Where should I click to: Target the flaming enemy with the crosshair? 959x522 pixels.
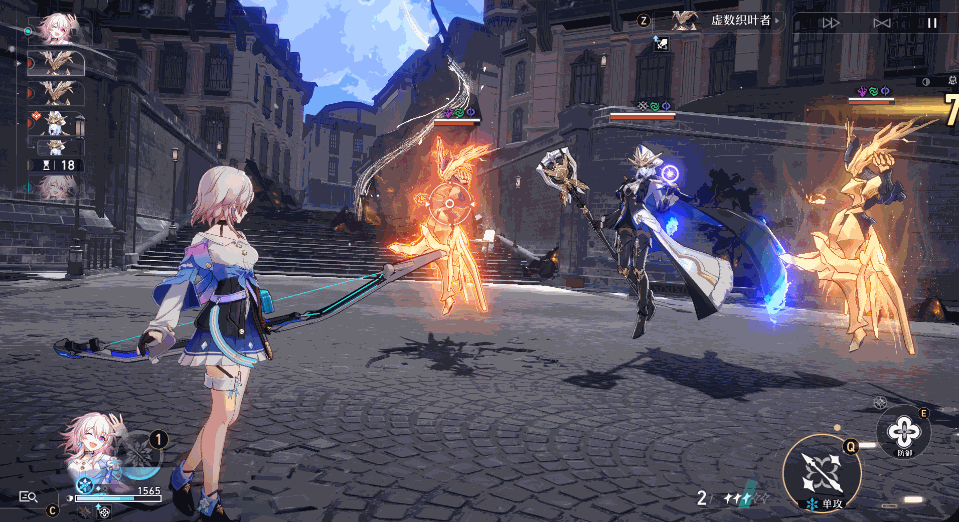click(449, 204)
